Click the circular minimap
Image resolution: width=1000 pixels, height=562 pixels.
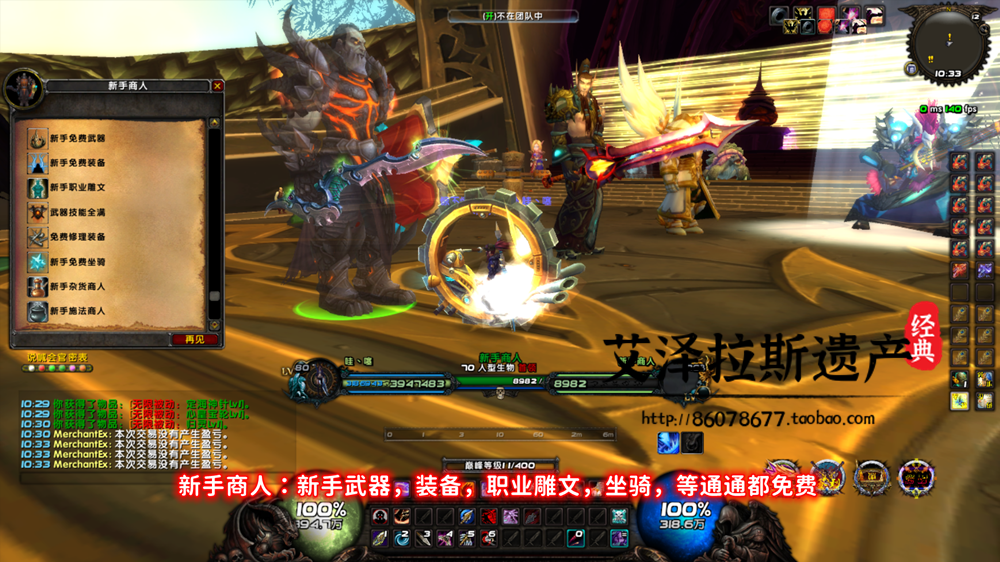coord(947,42)
